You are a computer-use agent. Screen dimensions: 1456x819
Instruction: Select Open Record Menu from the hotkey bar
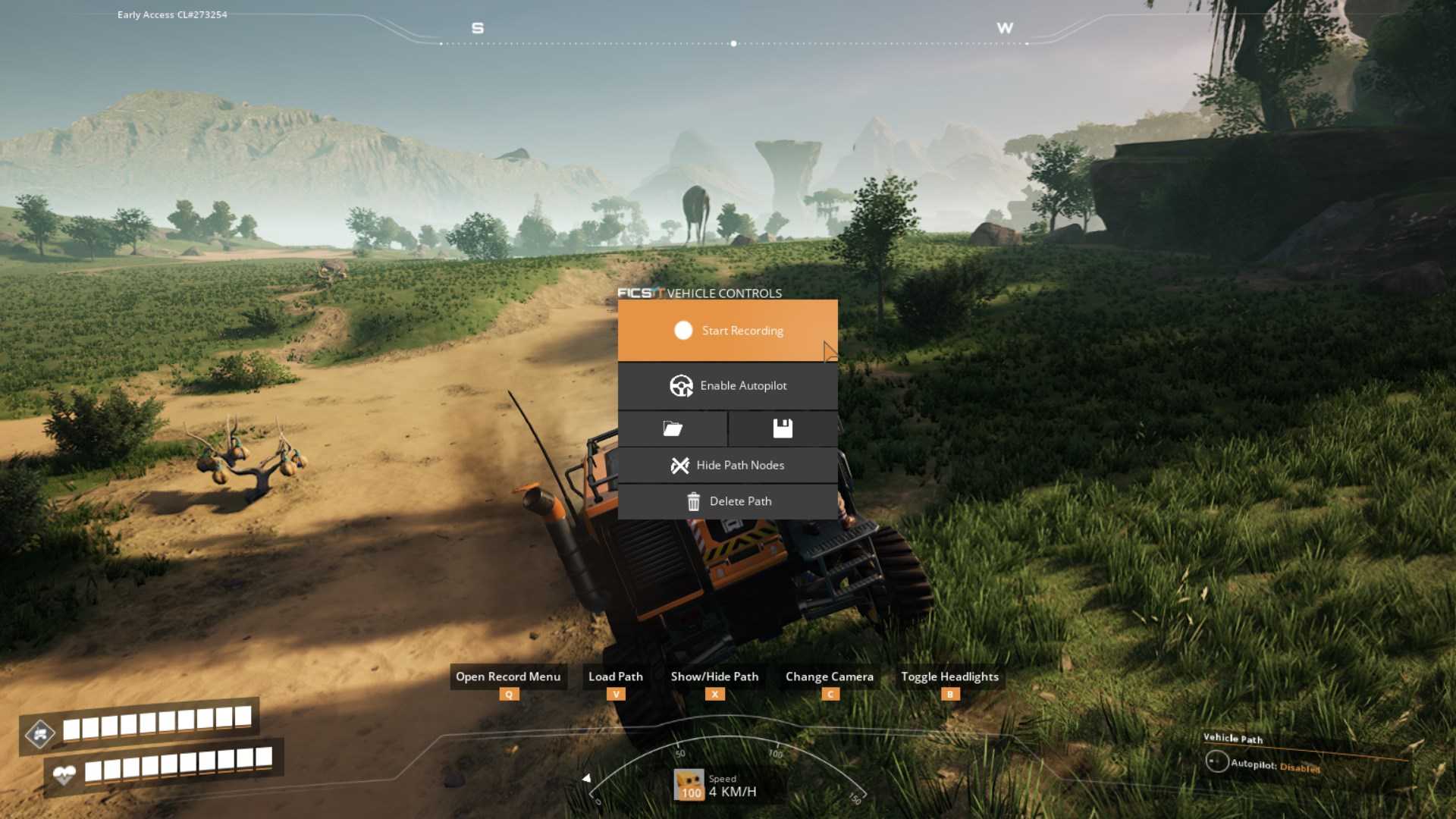click(508, 676)
